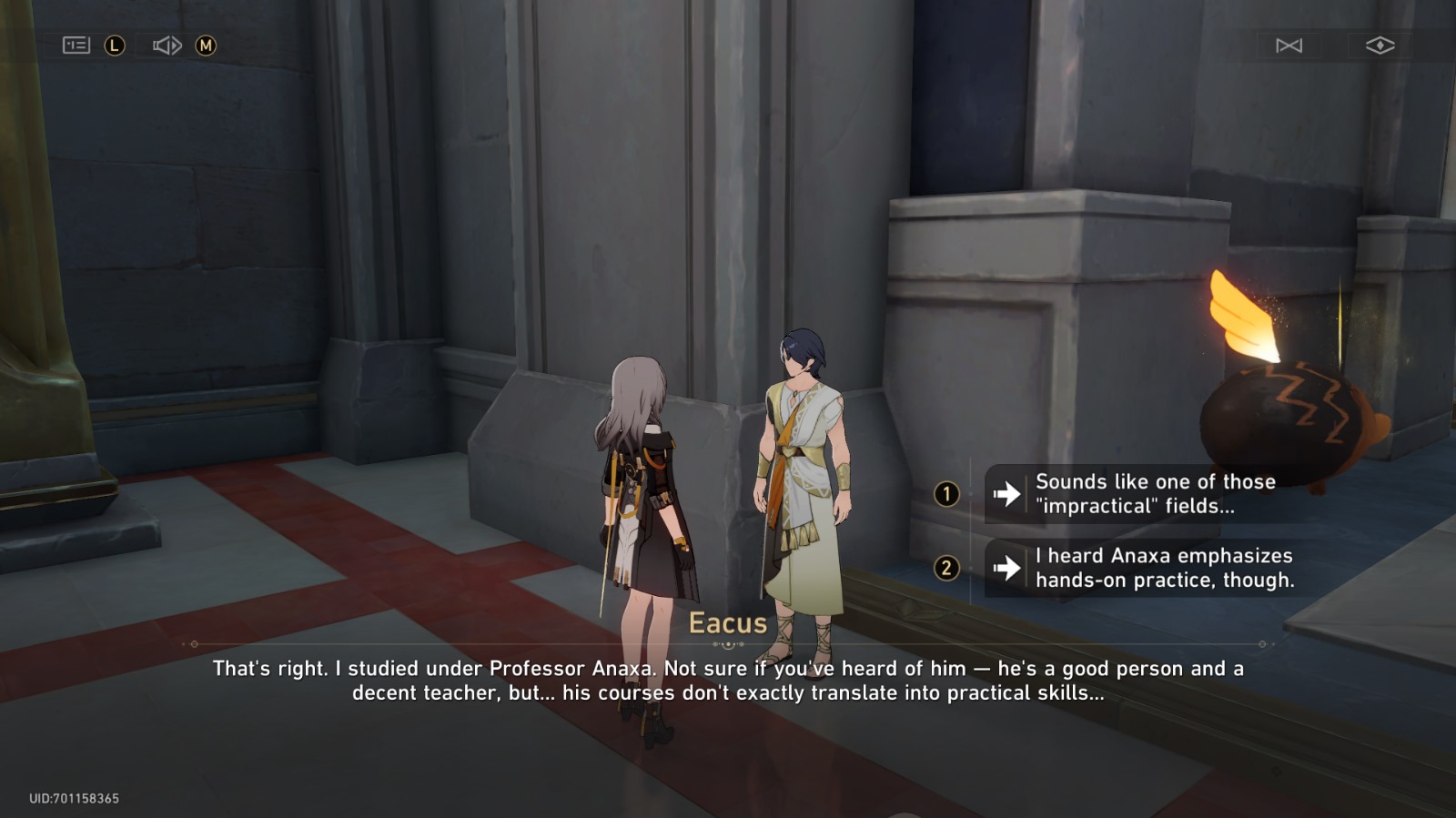Click the arrow icon beside option 2
Screen dimensions: 1456x818
tap(1006, 568)
